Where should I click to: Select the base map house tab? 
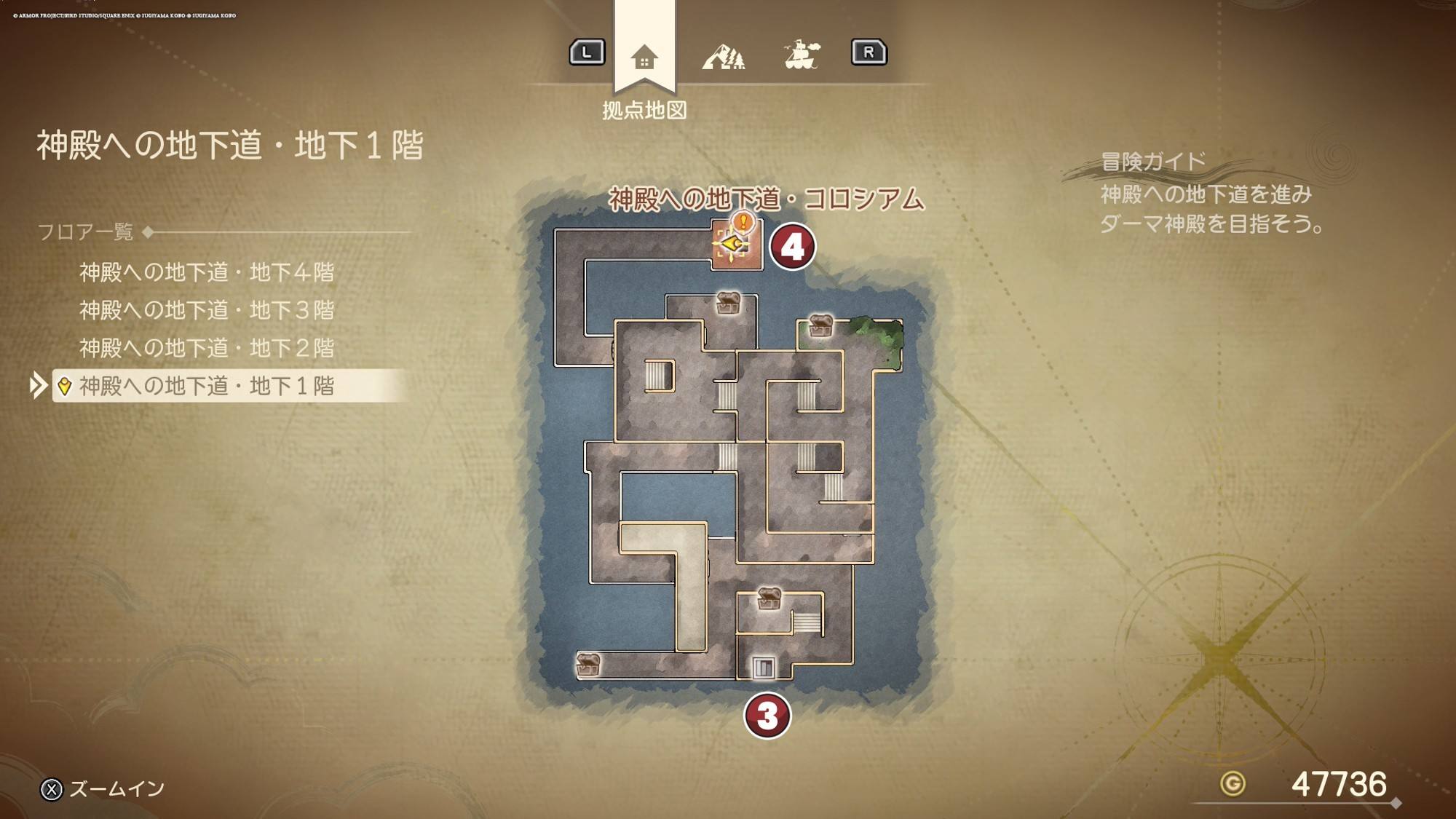click(x=644, y=57)
